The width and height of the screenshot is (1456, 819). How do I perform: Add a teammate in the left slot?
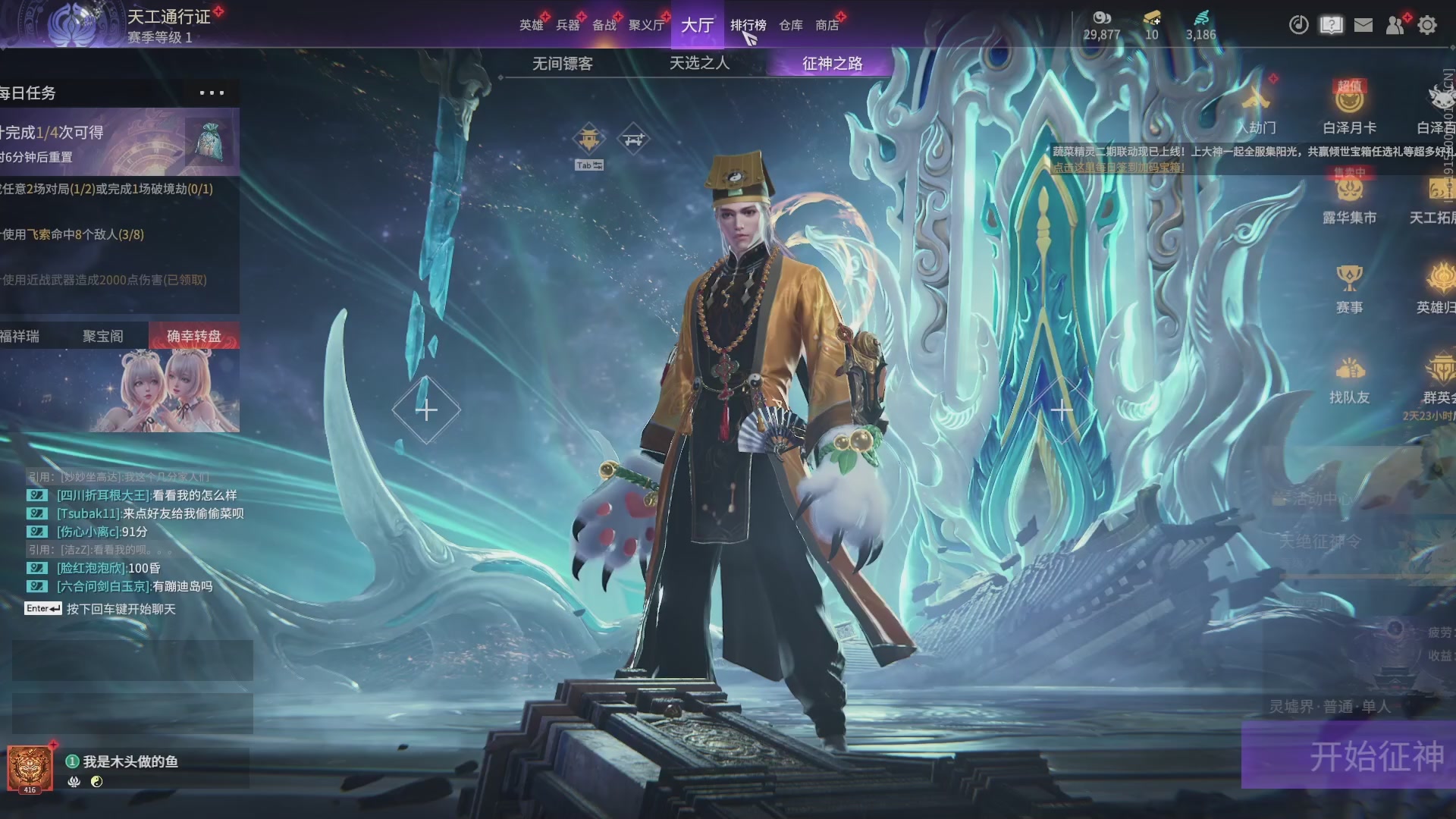(426, 410)
